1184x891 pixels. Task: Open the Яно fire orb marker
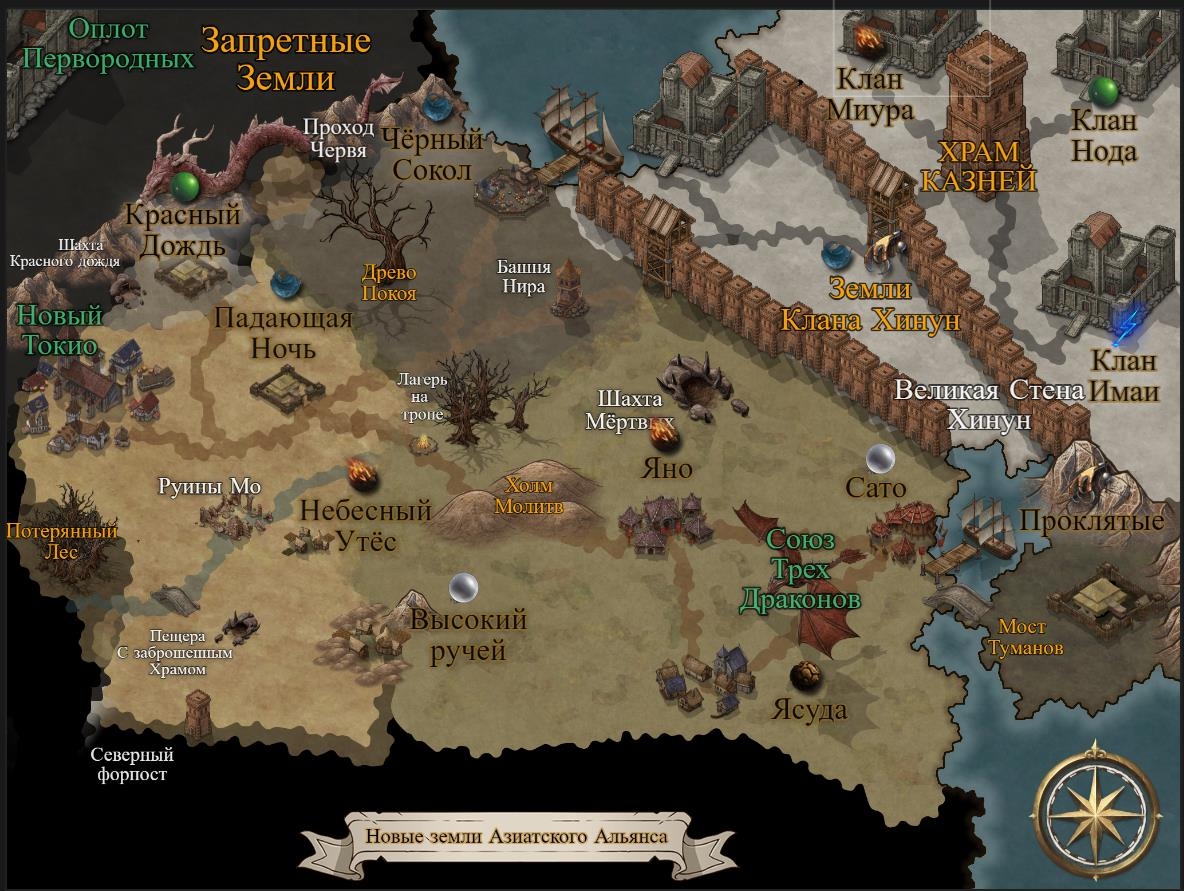pos(663,435)
